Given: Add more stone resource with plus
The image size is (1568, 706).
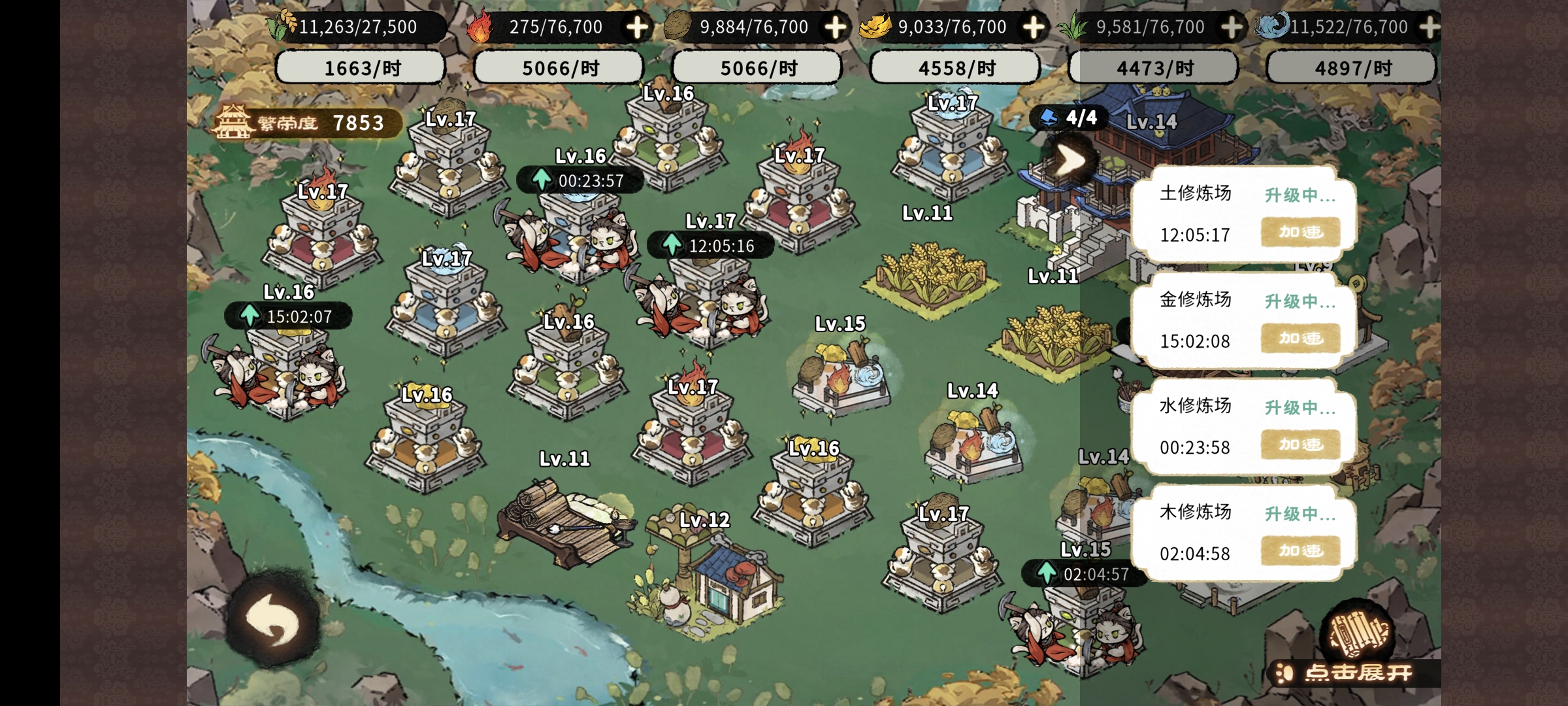Looking at the screenshot, I should (836, 27).
